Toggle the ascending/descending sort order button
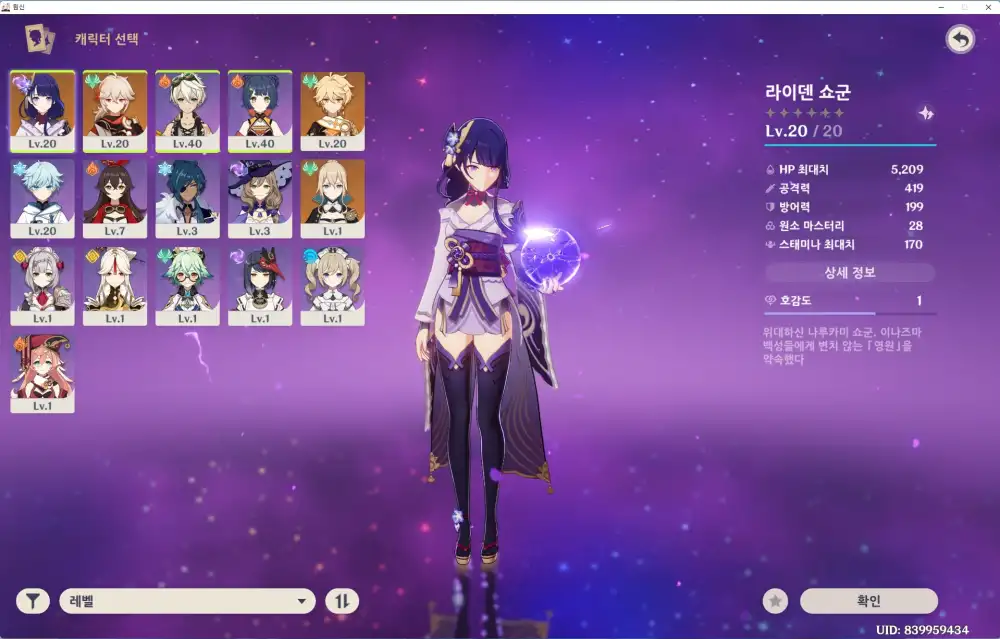 341,601
